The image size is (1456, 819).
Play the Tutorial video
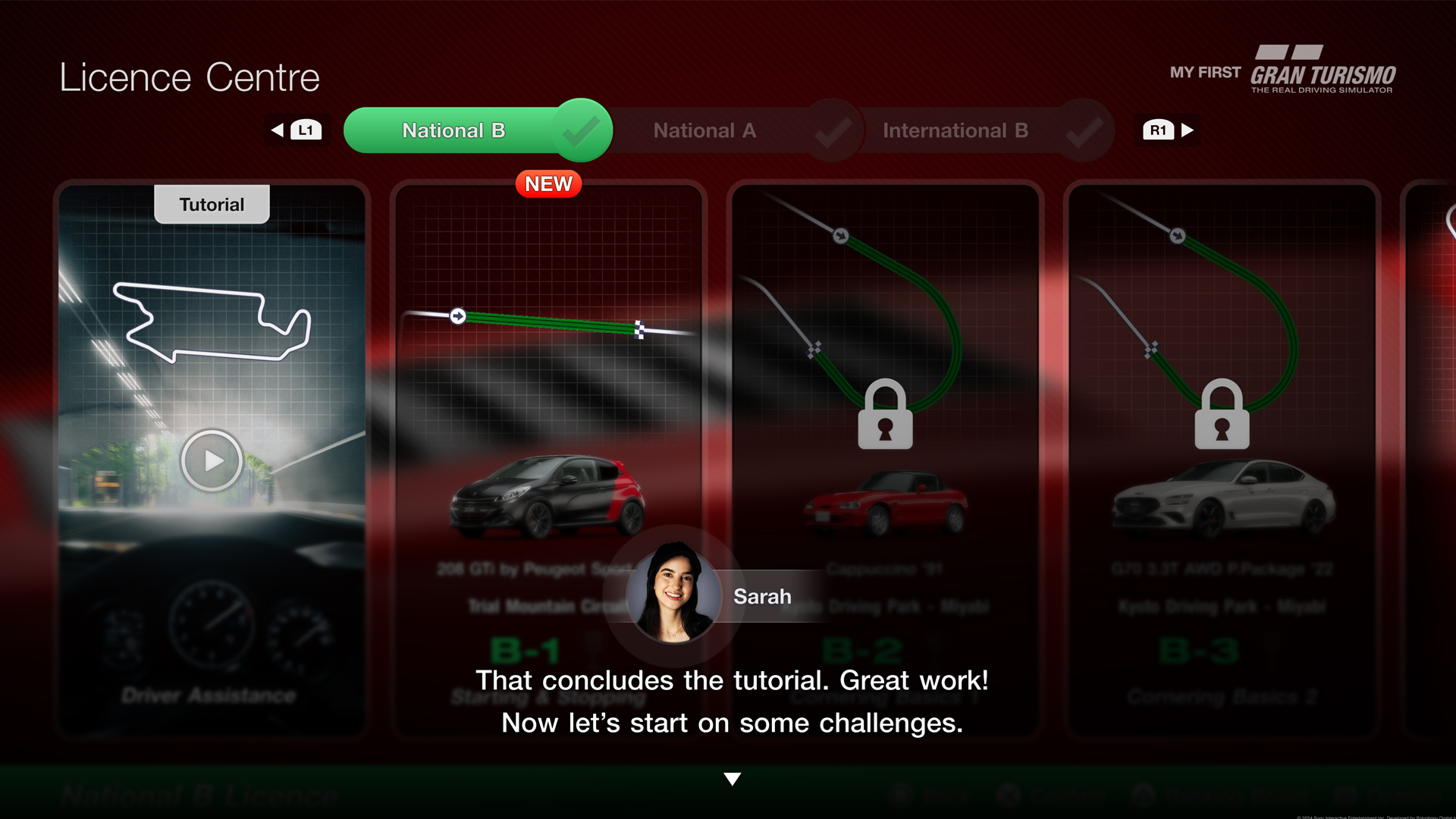(212, 460)
